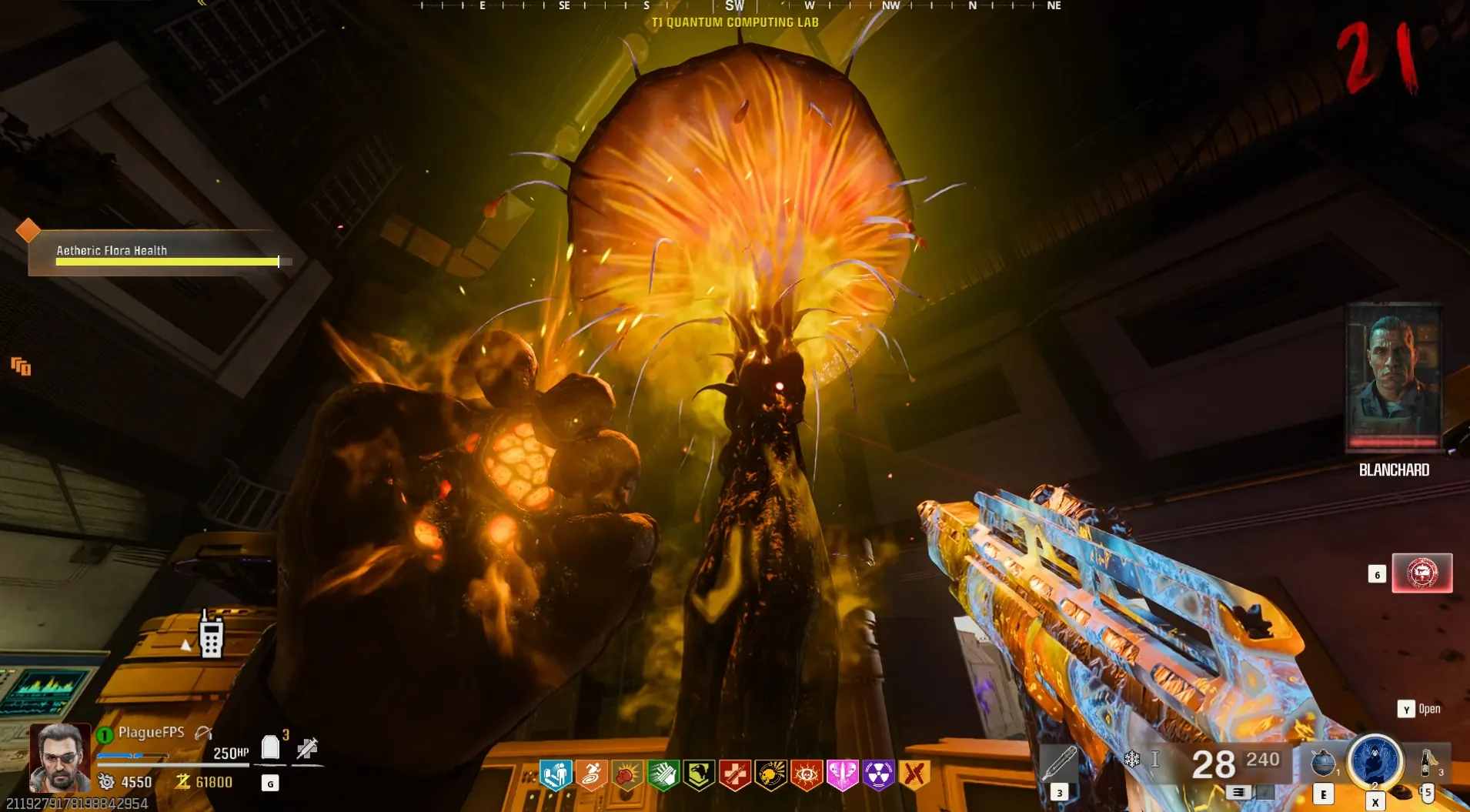Use the red scorestreak icon
Screen dimensions: 1470x812
pyautogui.click(x=1422, y=573)
